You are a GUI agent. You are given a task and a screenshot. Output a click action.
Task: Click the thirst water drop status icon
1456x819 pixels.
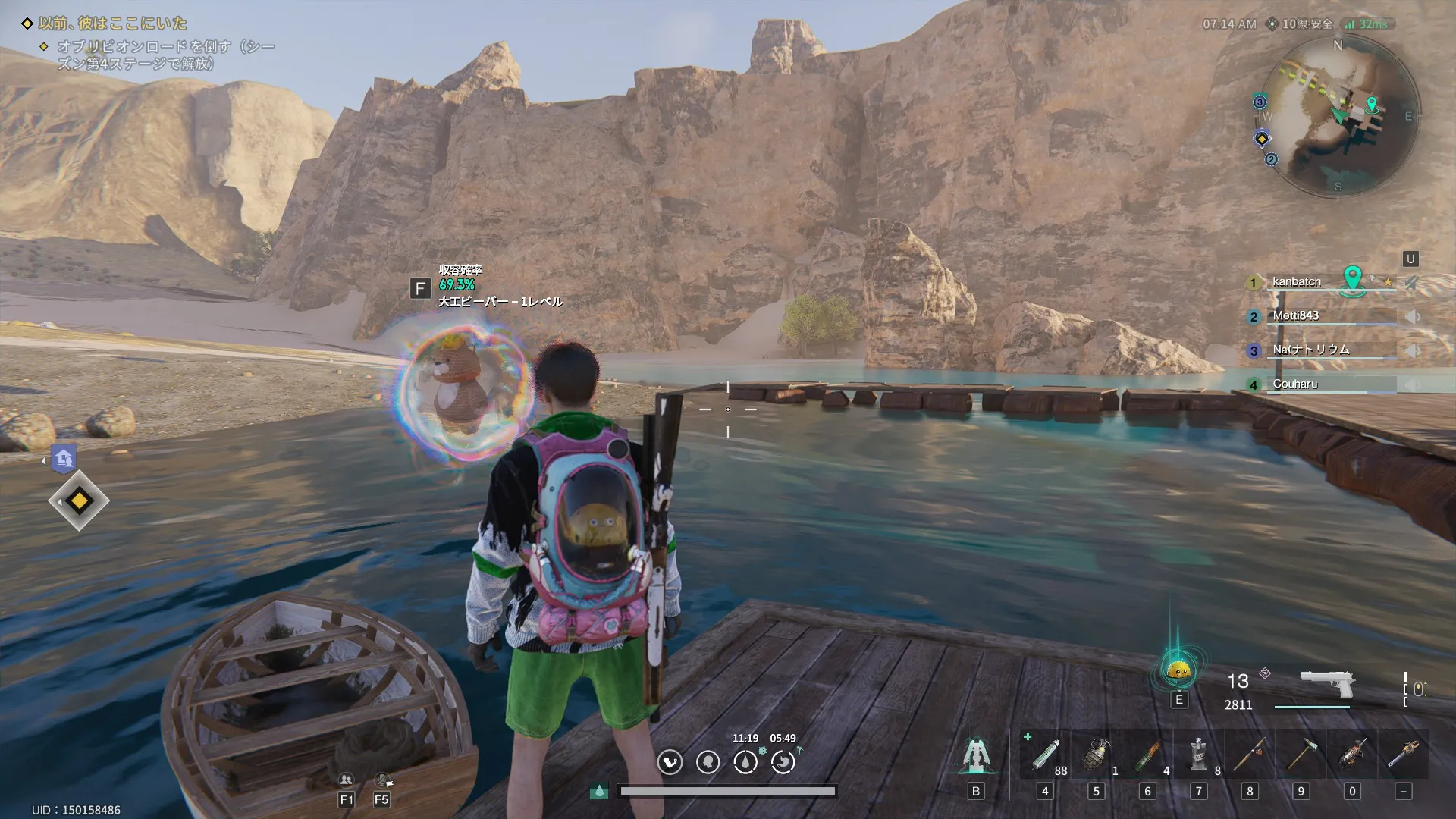(x=745, y=762)
